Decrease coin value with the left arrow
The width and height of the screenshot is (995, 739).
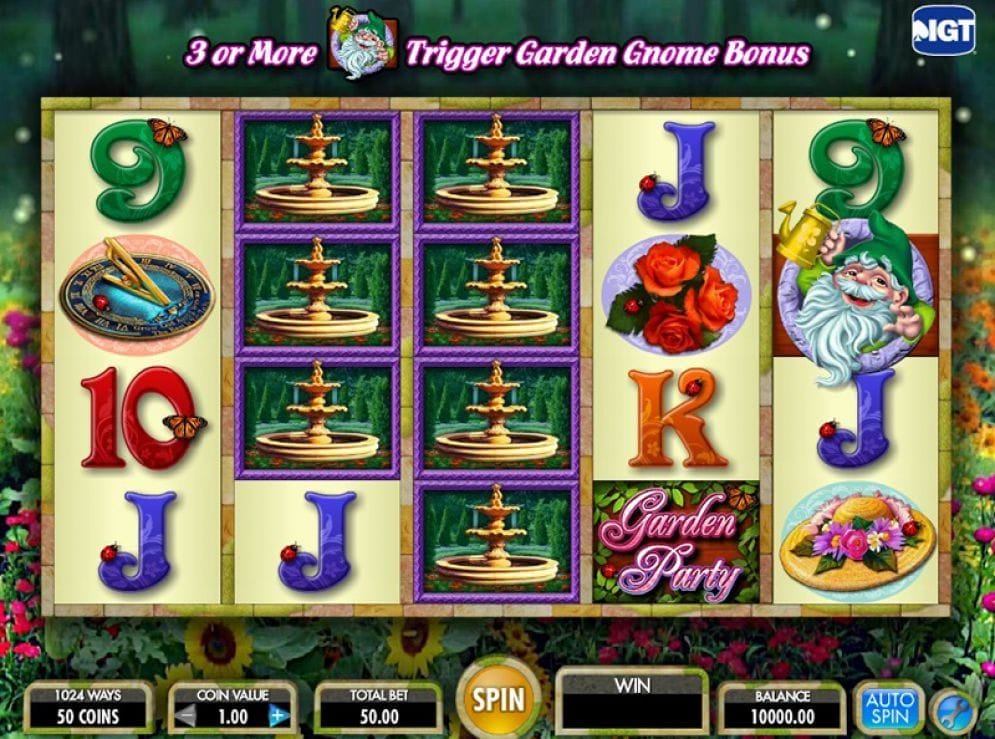[184, 716]
